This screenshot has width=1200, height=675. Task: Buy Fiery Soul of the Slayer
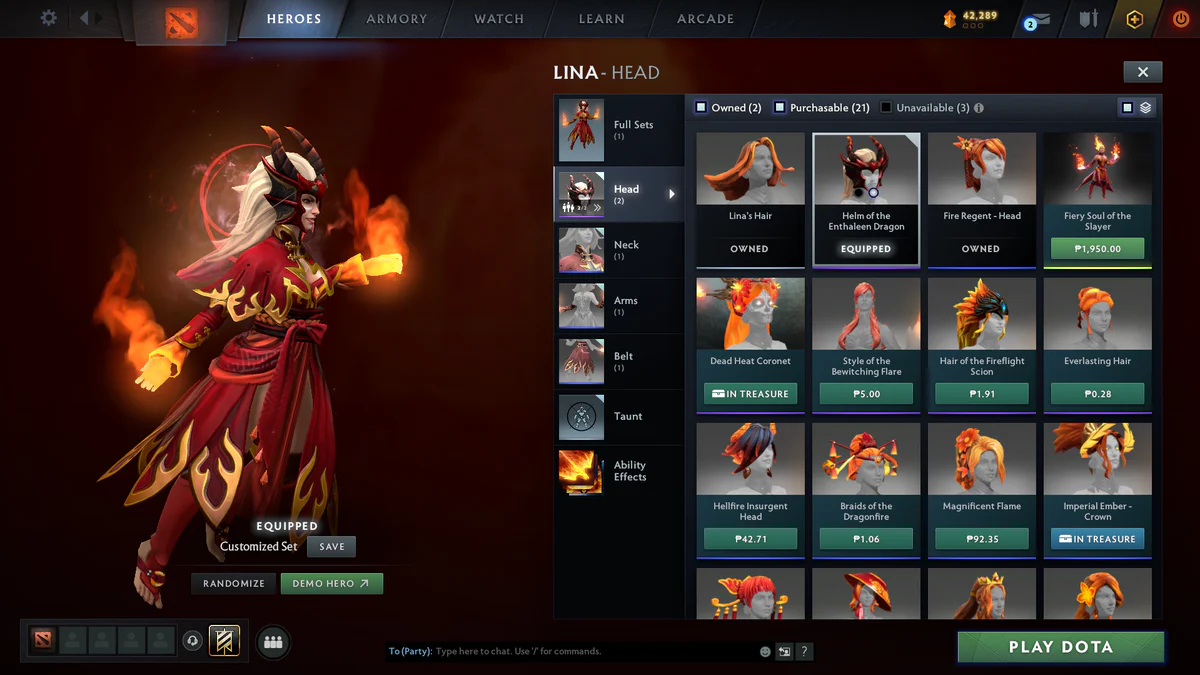[1097, 249]
